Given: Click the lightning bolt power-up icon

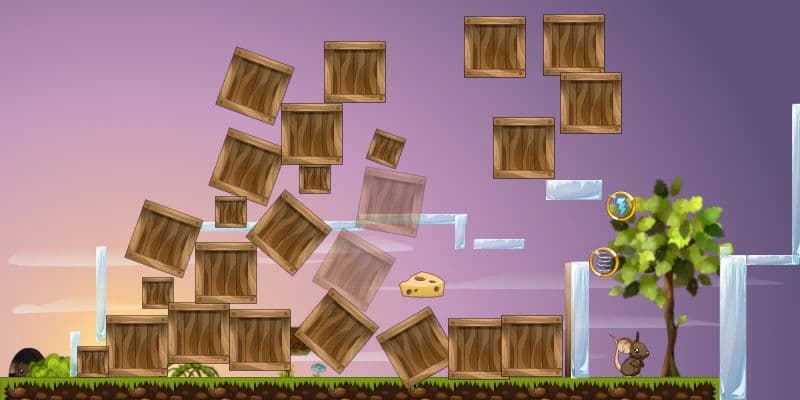Looking at the screenshot, I should click(621, 207).
